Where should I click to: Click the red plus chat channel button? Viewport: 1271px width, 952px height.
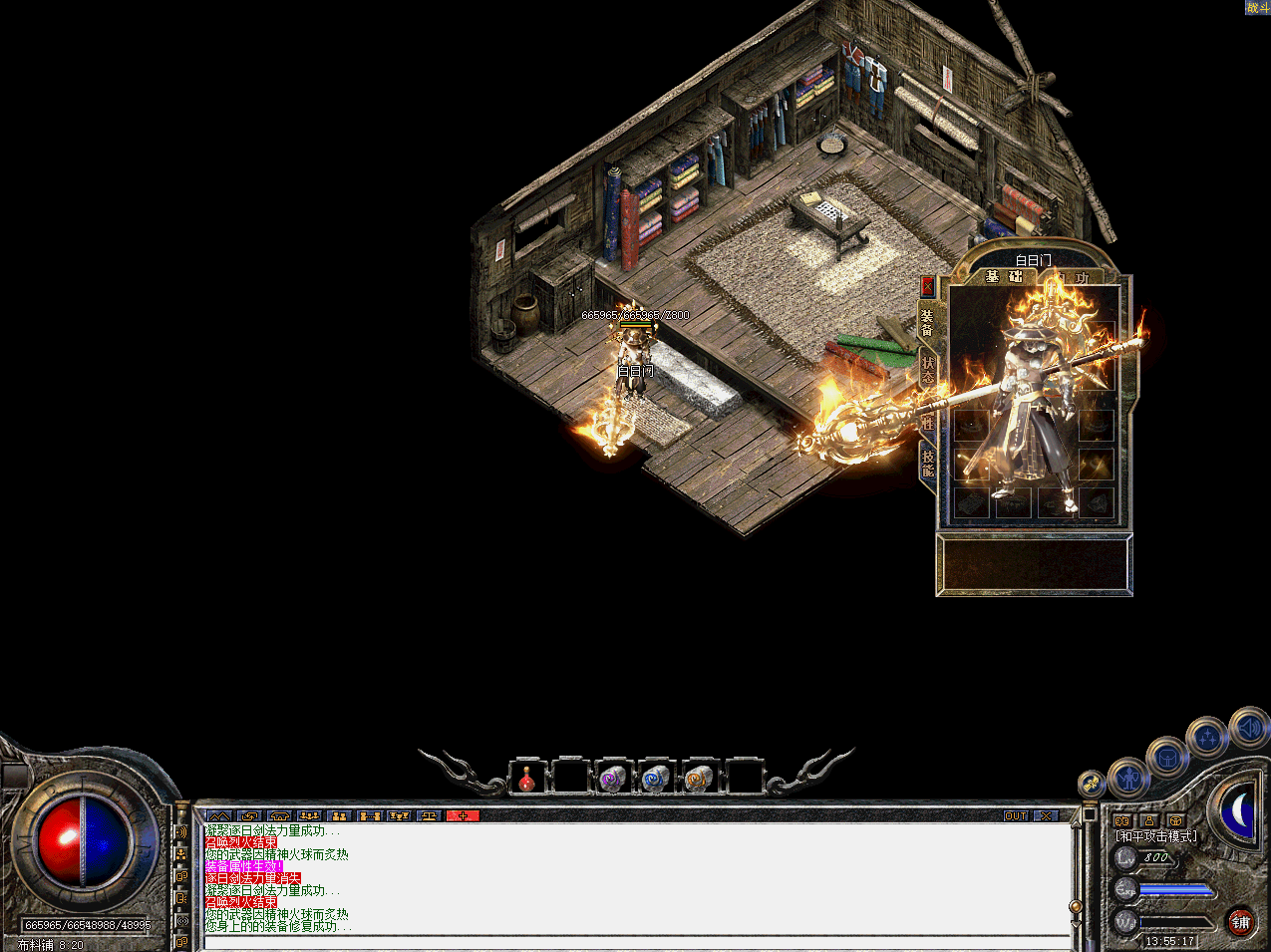(463, 815)
